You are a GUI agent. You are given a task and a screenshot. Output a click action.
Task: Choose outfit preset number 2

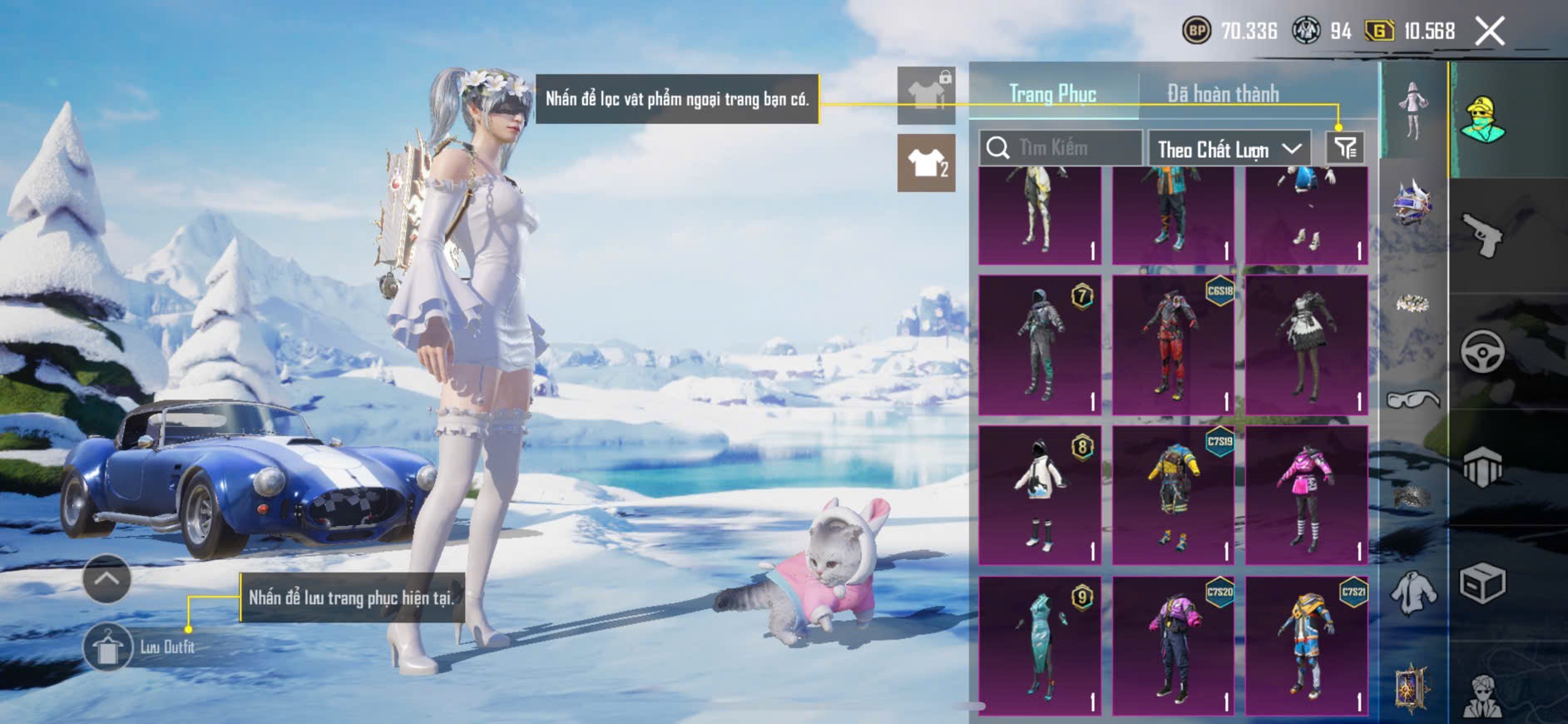pyautogui.click(x=926, y=163)
